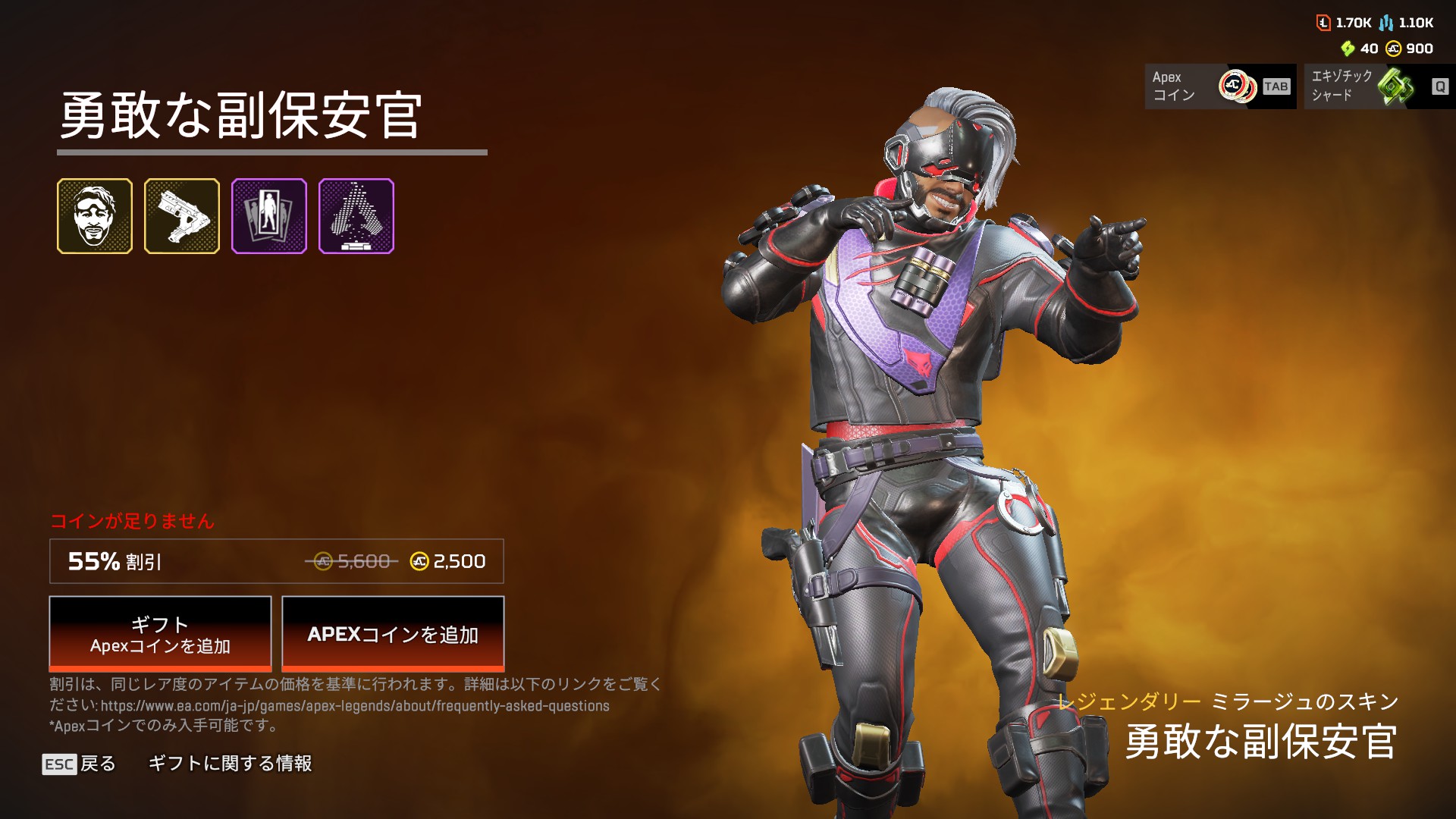Pick the Apex logo holospray icon
This screenshot has width=1456, height=819.
[x=356, y=216]
